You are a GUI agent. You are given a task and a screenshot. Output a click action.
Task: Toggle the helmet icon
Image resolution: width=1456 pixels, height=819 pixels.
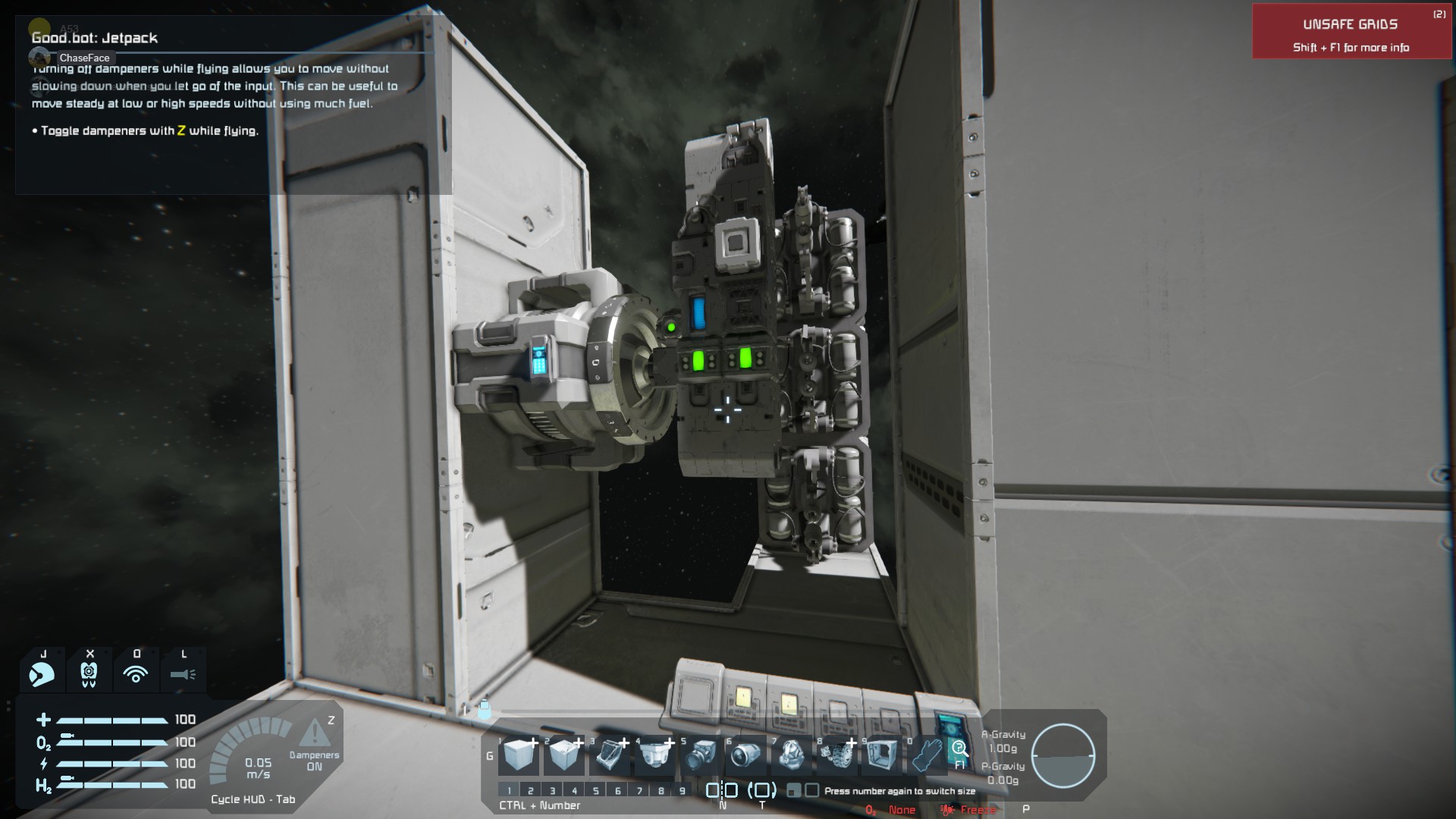(89, 673)
